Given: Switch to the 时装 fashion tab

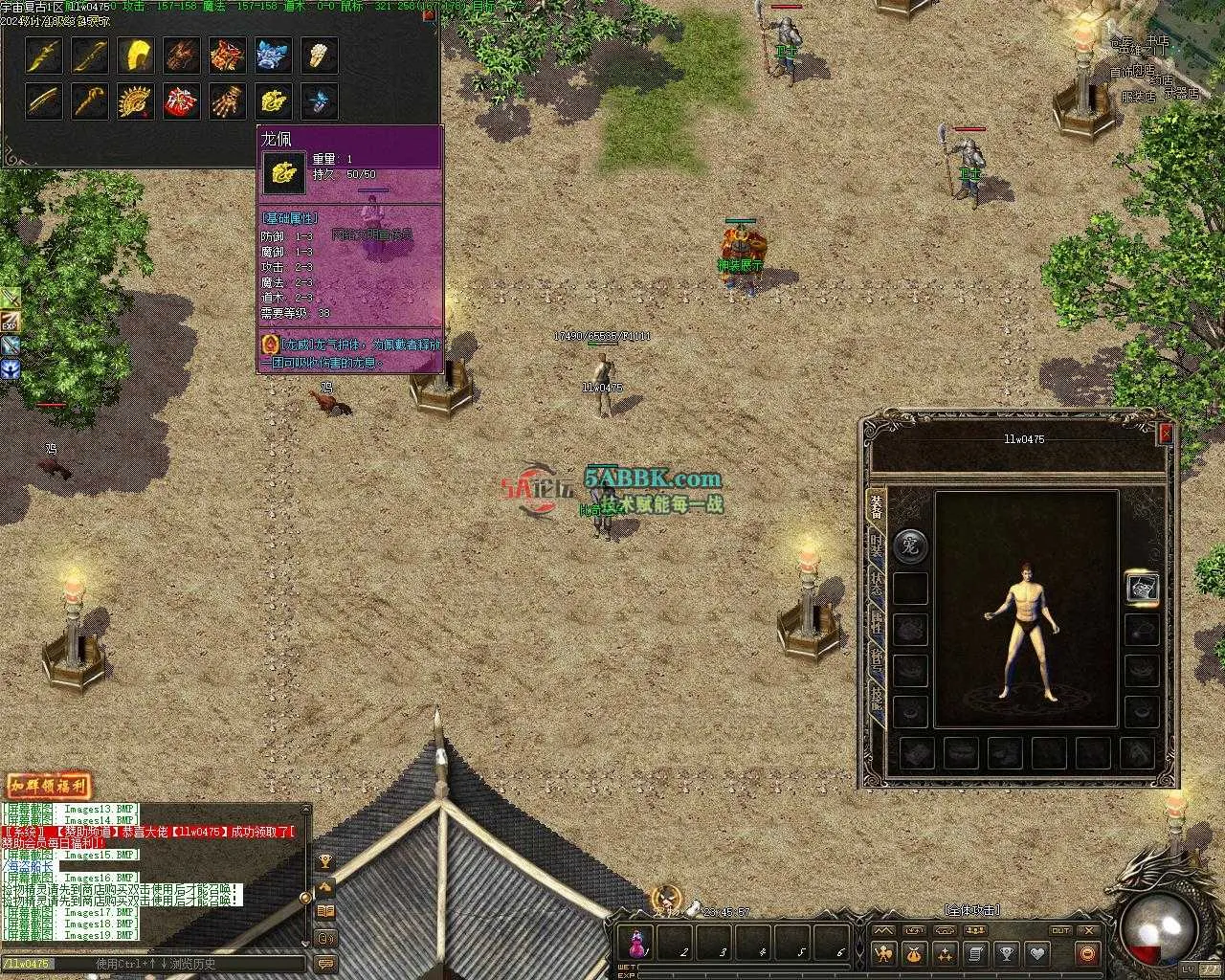Looking at the screenshot, I should (x=876, y=546).
